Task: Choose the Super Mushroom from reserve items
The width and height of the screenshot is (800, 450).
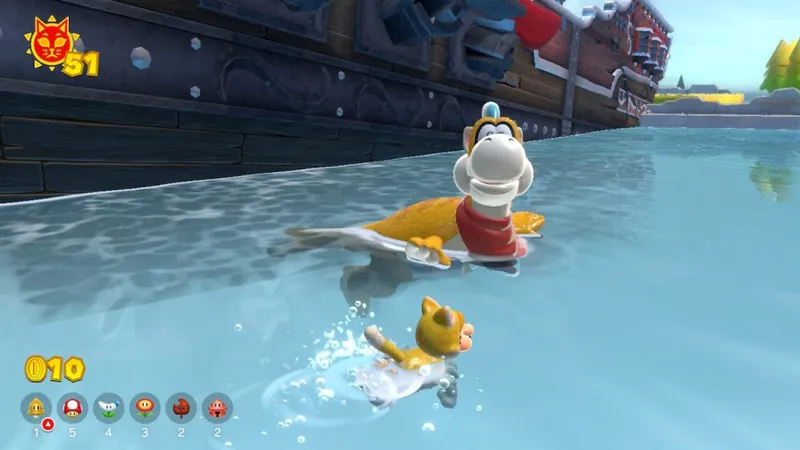Action: (72, 407)
